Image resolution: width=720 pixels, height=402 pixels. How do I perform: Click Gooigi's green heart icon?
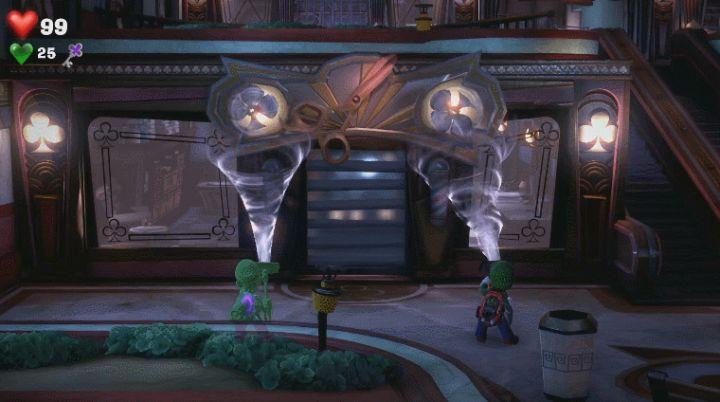tap(21, 53)
